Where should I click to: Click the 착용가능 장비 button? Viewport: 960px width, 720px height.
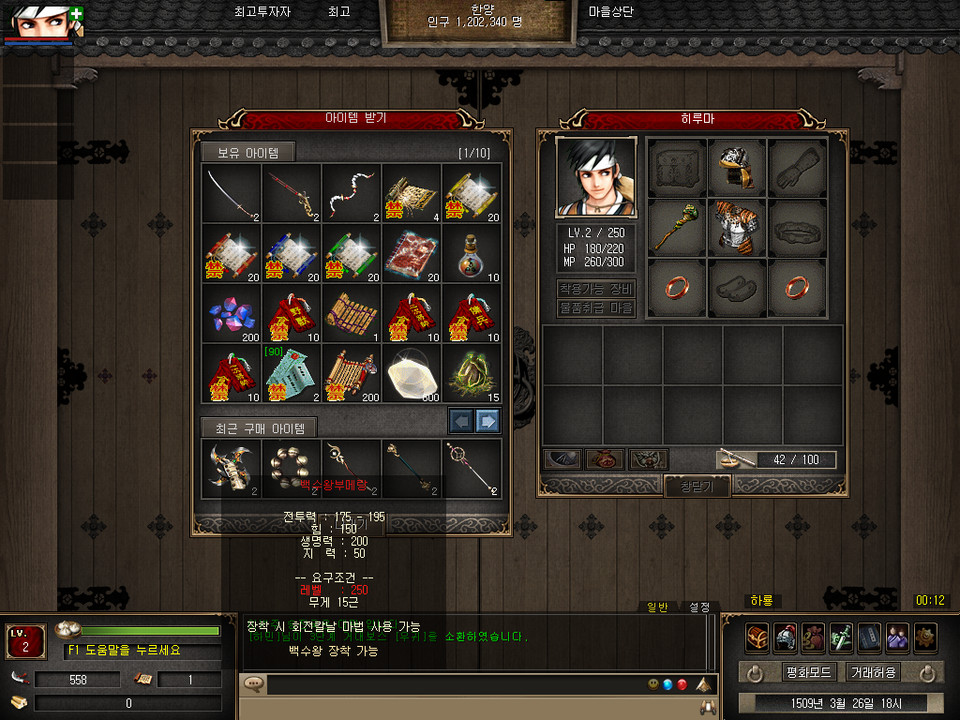click(x=596, y=289)
